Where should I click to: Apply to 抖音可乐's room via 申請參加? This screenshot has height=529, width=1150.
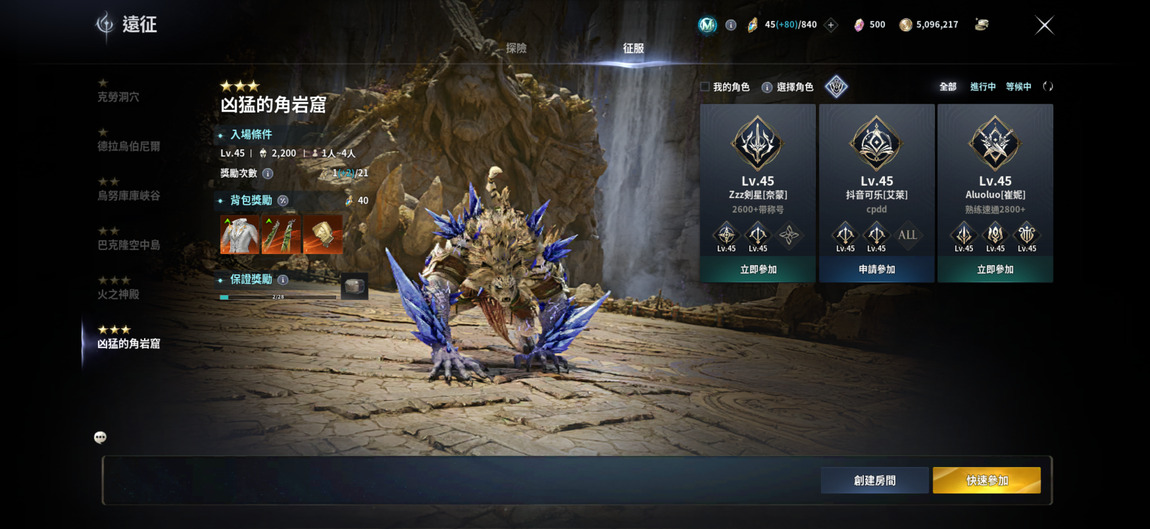tap(876, 270)
